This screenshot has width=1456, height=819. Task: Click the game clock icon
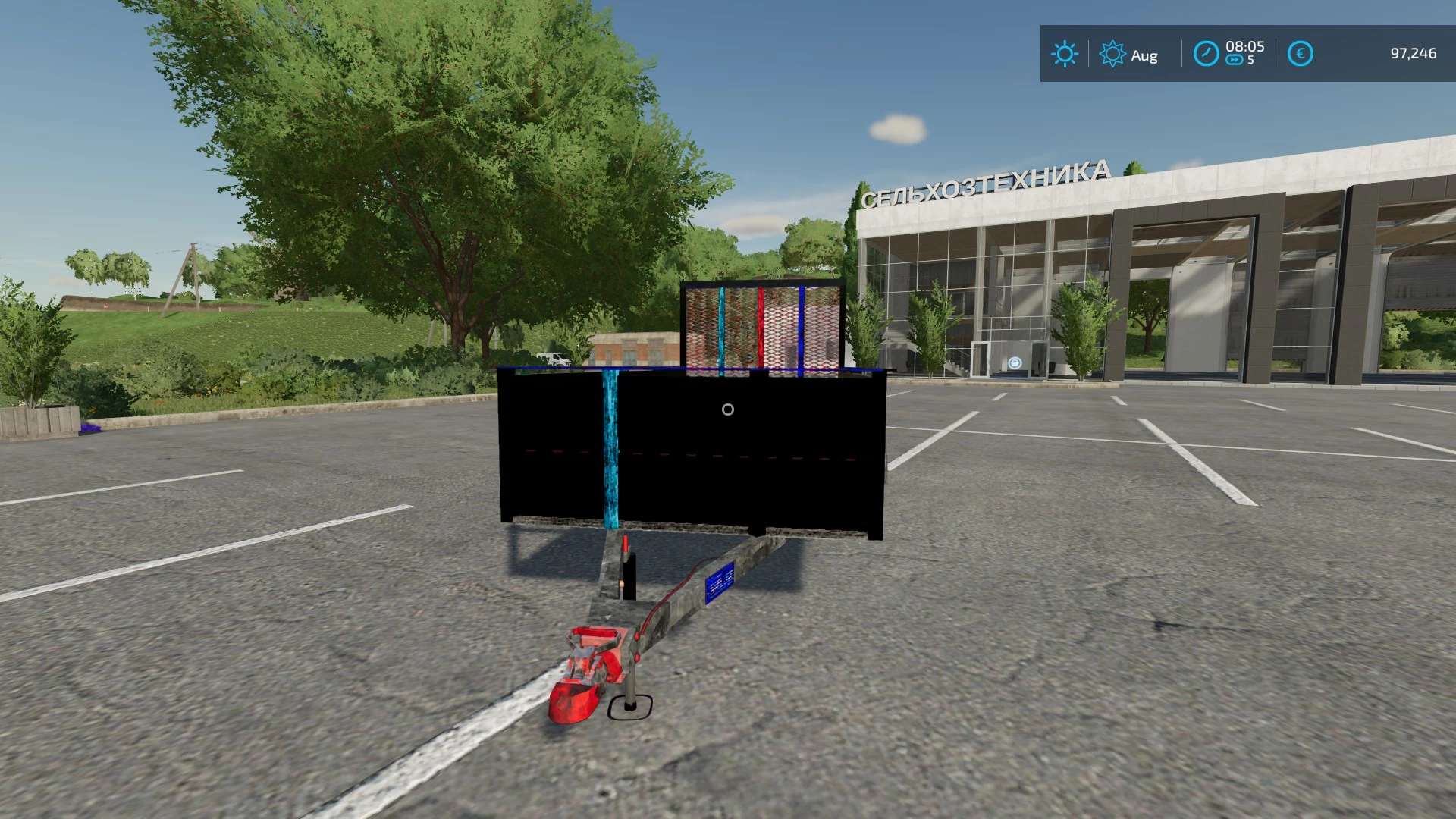coord(1206,54)
